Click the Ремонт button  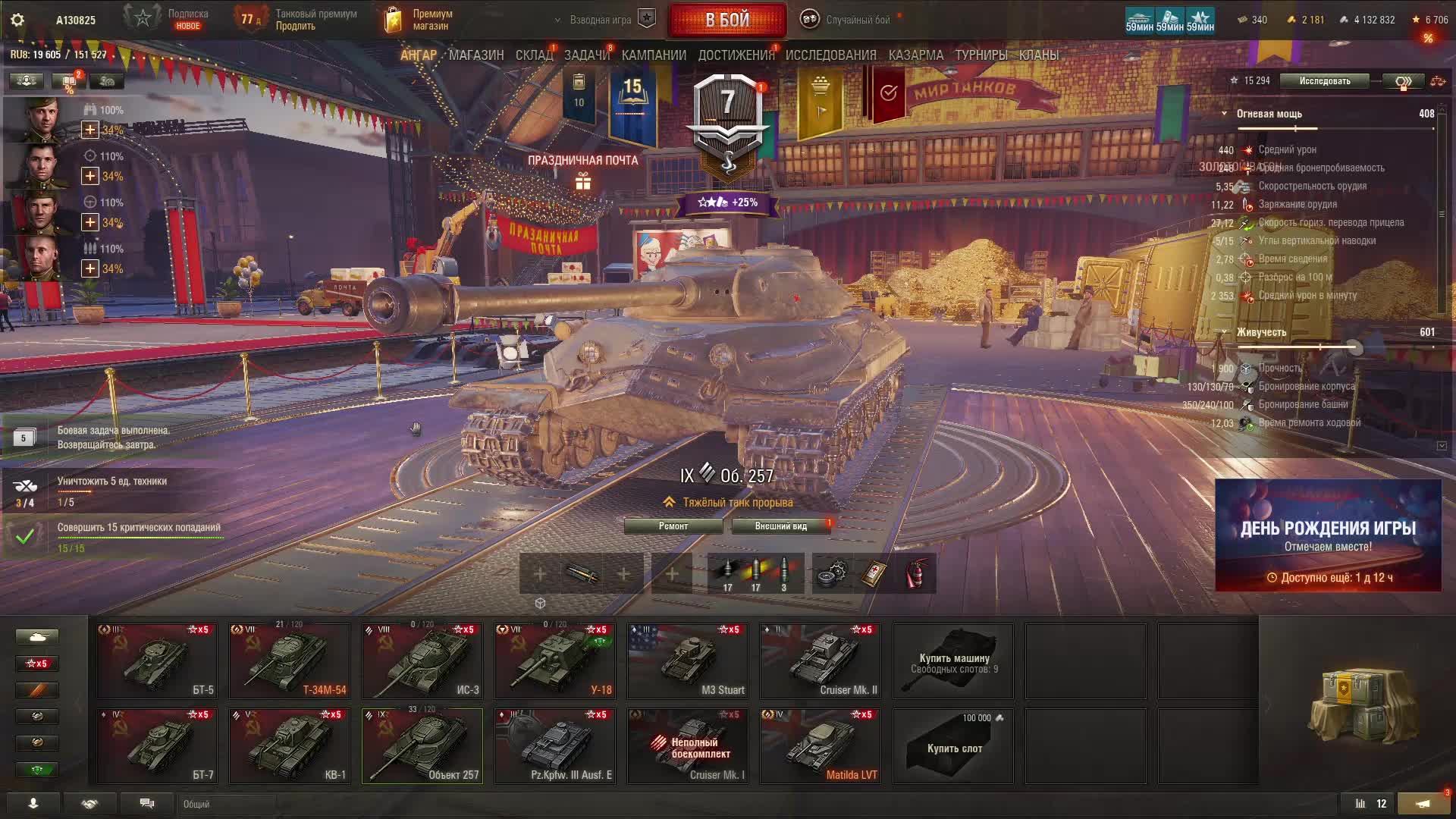(x=673, y=526)
